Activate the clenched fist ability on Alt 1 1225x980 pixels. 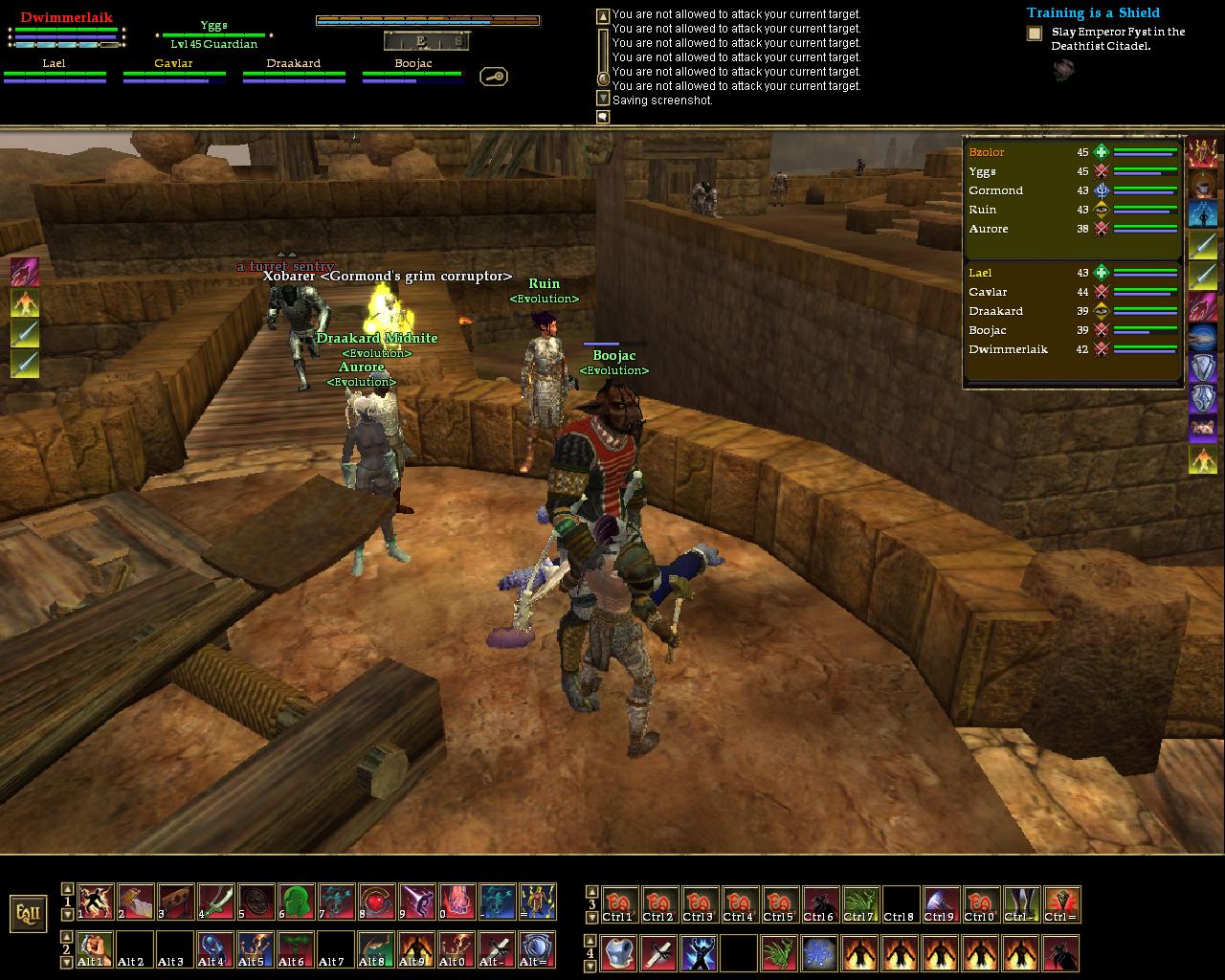tap(95, 949)
